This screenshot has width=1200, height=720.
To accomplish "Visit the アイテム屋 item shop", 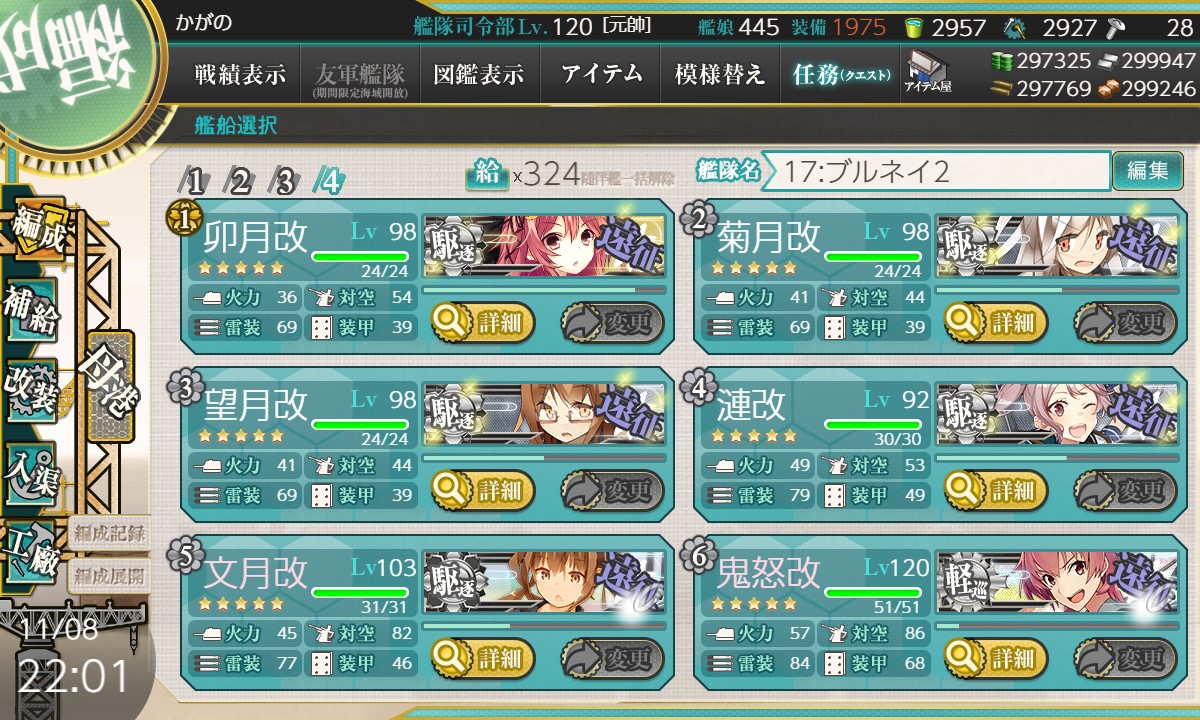I will (927, 73).
